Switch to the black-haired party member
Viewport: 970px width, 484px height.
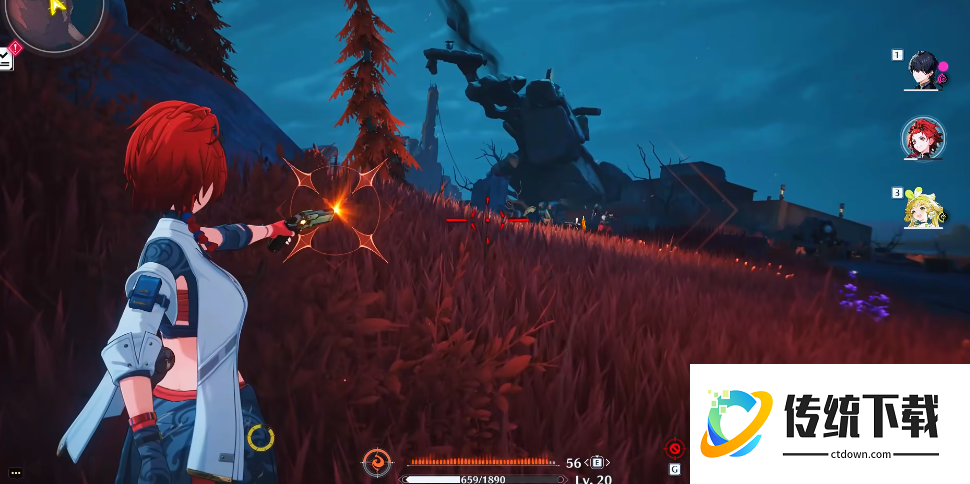(922, 70)
